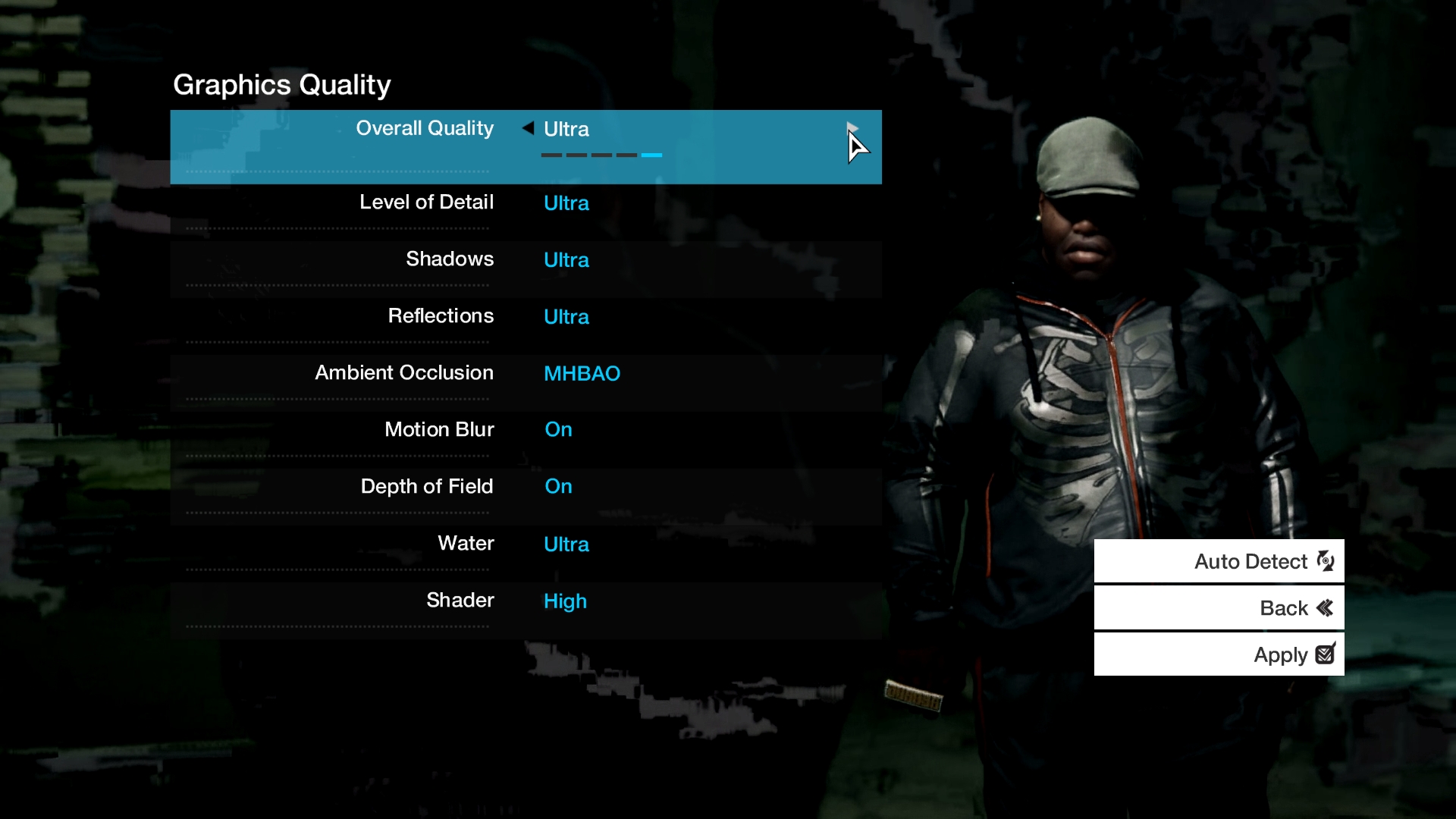This screenshot has width=1456, height=819.
Task: Click the left arrow beside Overall Quality
Action: pos(528,128)
